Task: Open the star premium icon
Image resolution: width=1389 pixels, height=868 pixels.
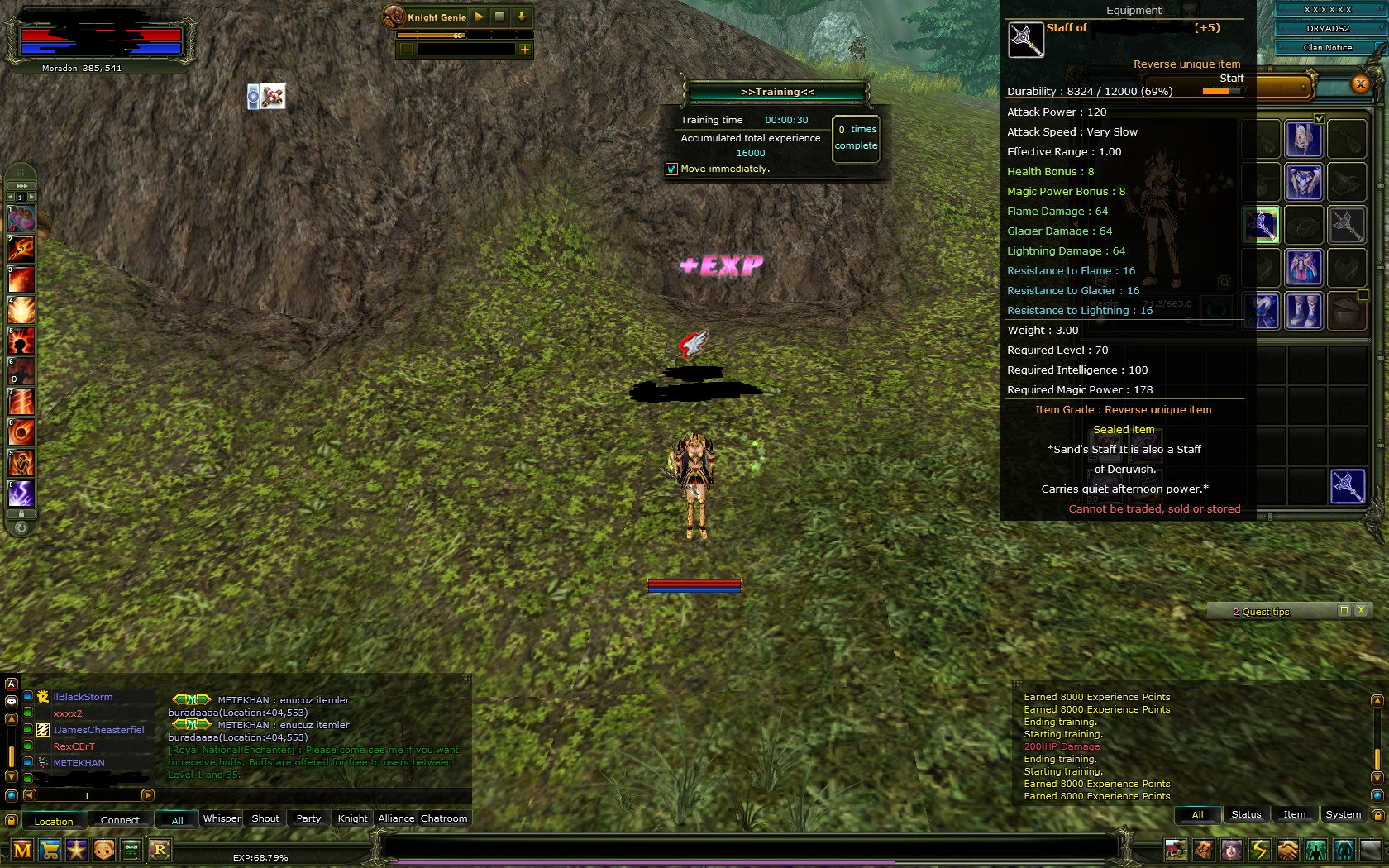Action: tap(77, 850)
